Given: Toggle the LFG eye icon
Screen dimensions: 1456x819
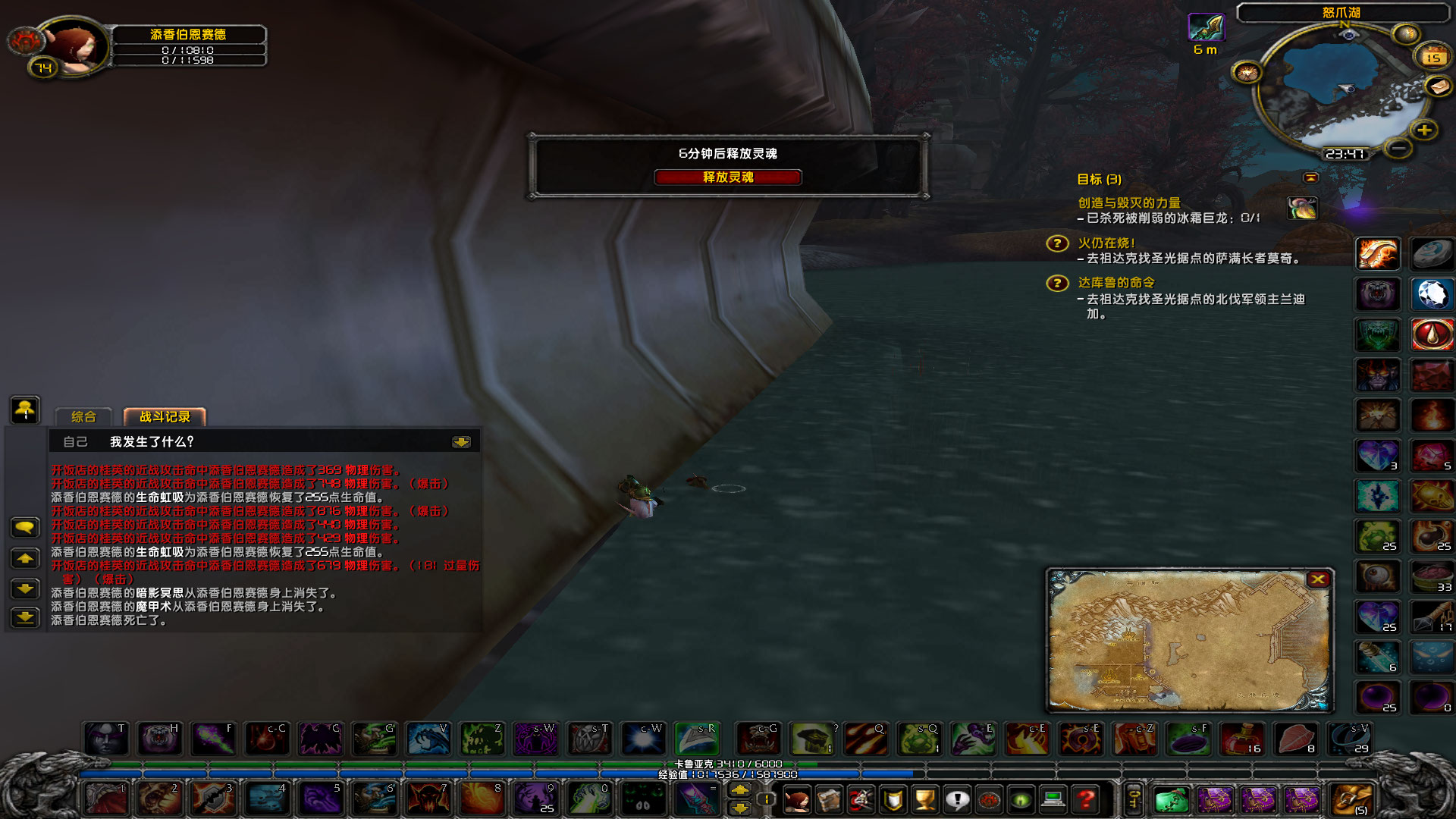Looking at the screenshot, I should coord(1020,800).
